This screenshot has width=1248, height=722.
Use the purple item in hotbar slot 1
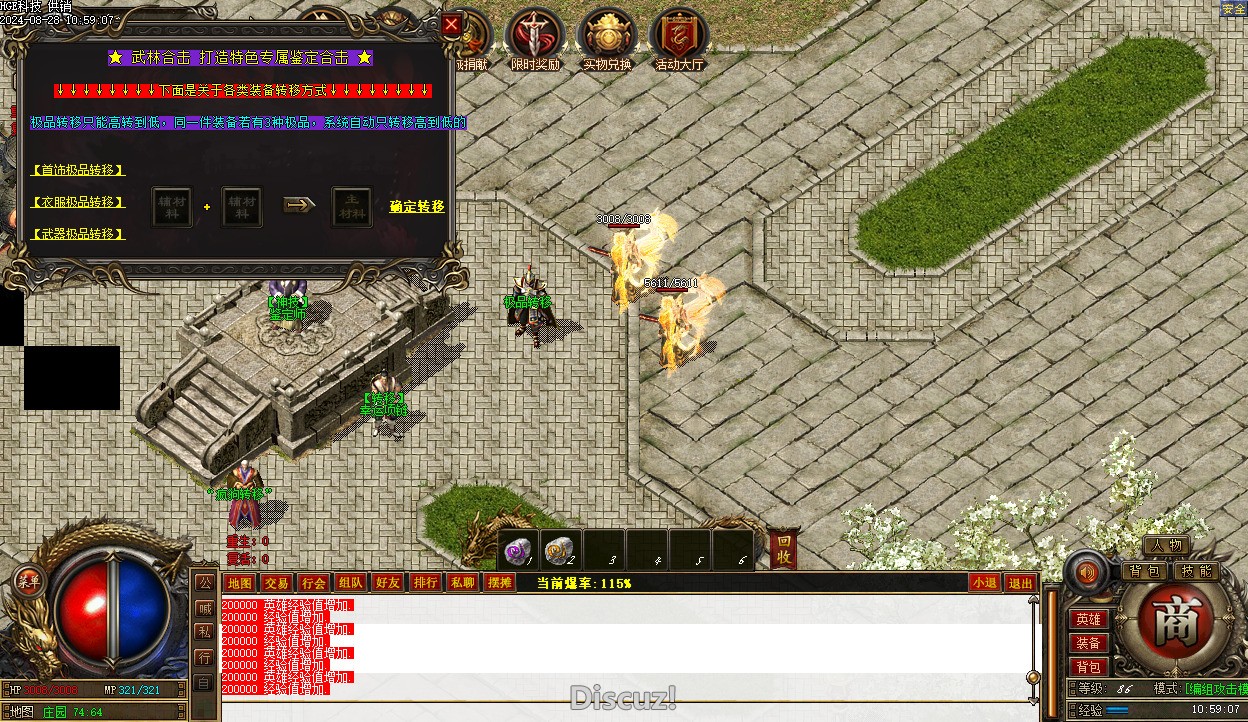coord(519,549)
